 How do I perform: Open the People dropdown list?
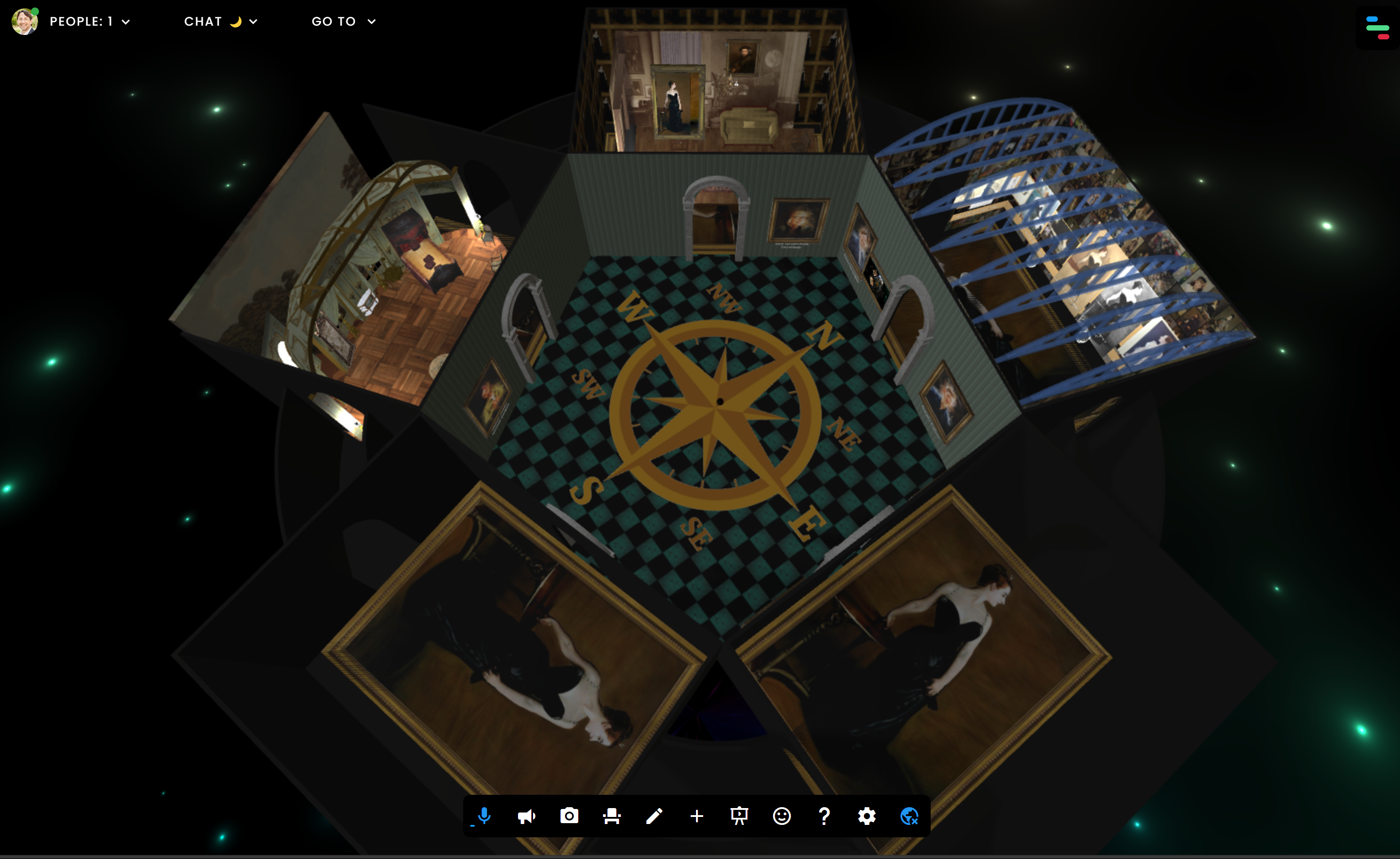pos(90,22)
